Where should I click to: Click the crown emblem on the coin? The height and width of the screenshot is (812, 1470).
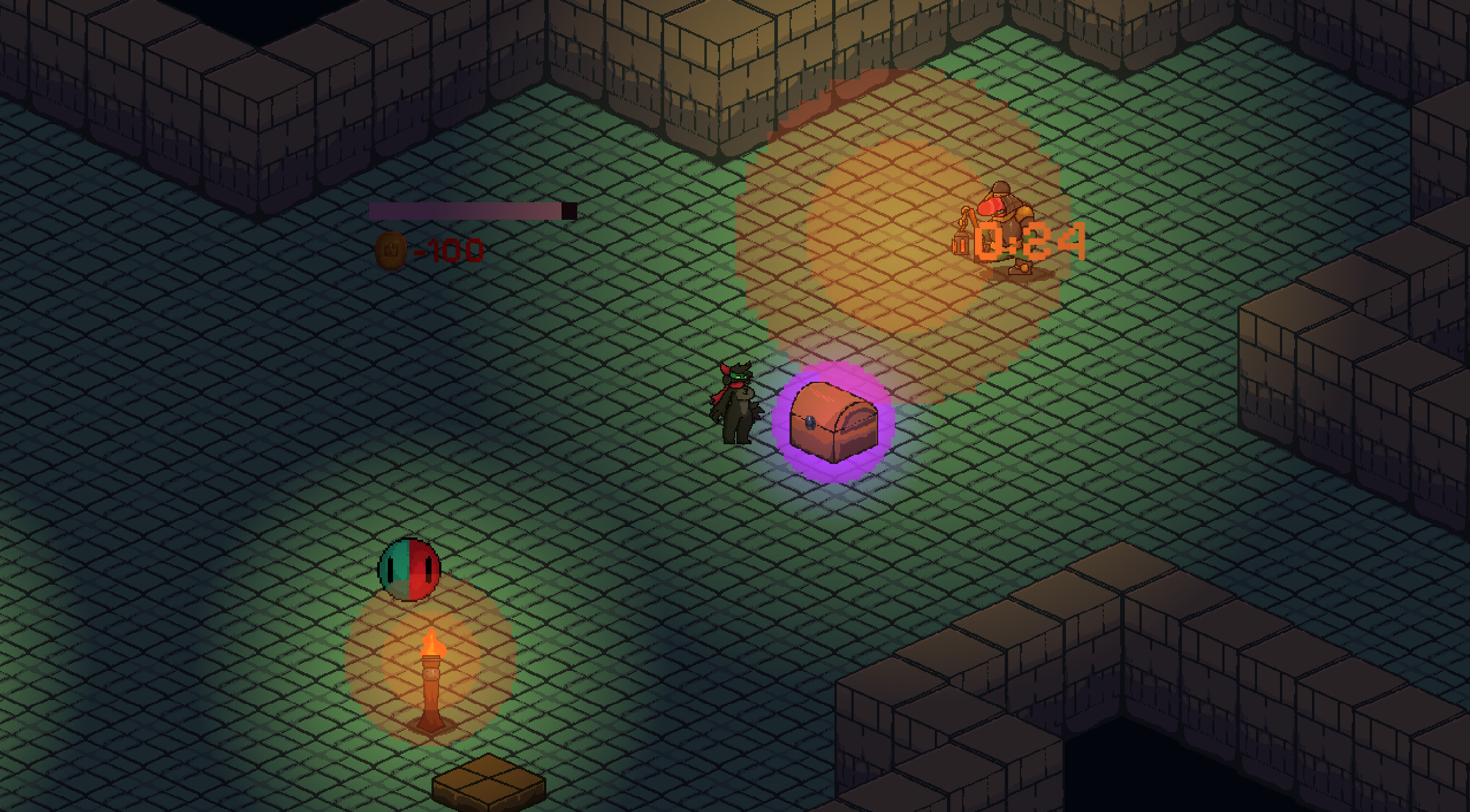(392, 249)
